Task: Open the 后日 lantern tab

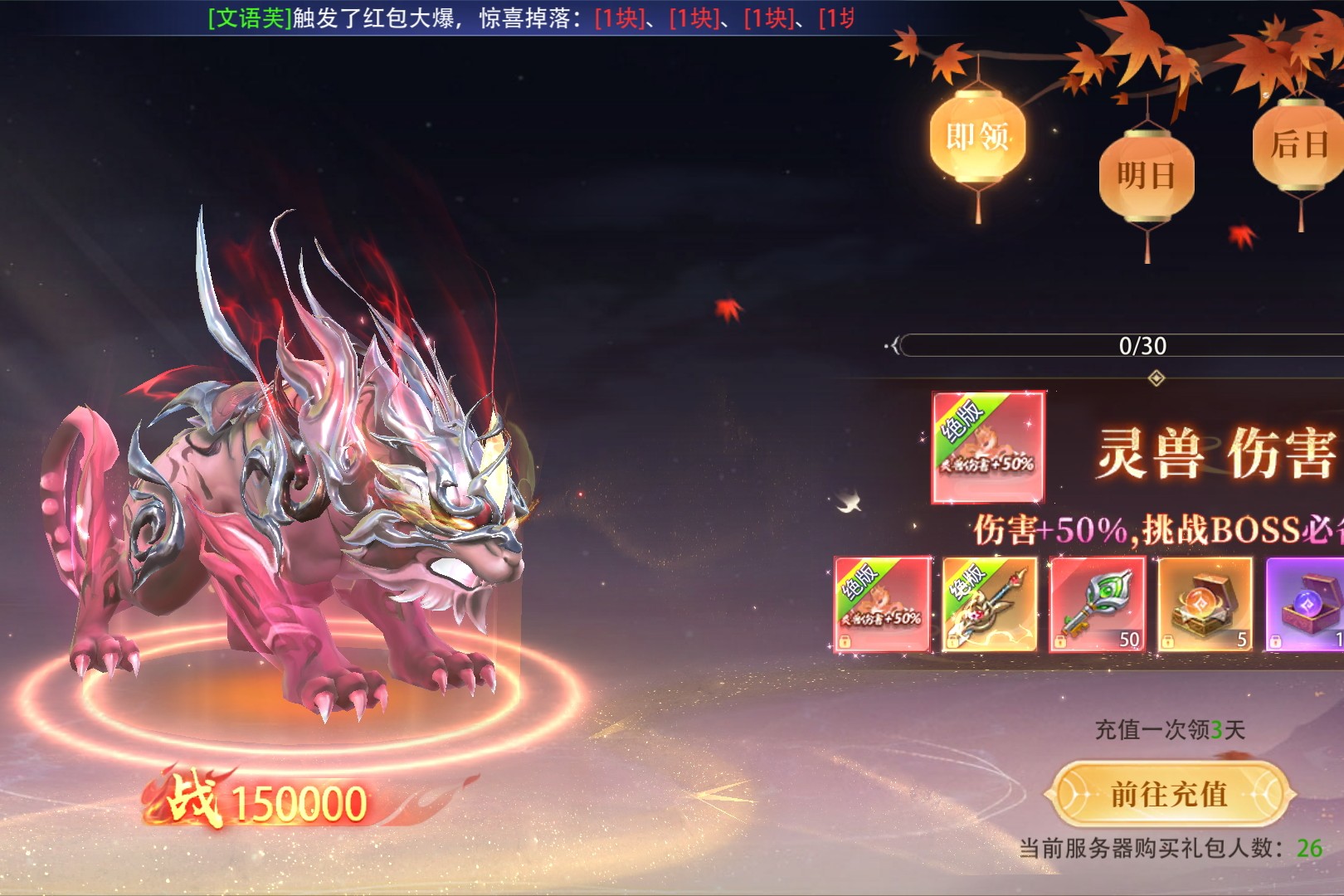Action: click(1298, 145)
